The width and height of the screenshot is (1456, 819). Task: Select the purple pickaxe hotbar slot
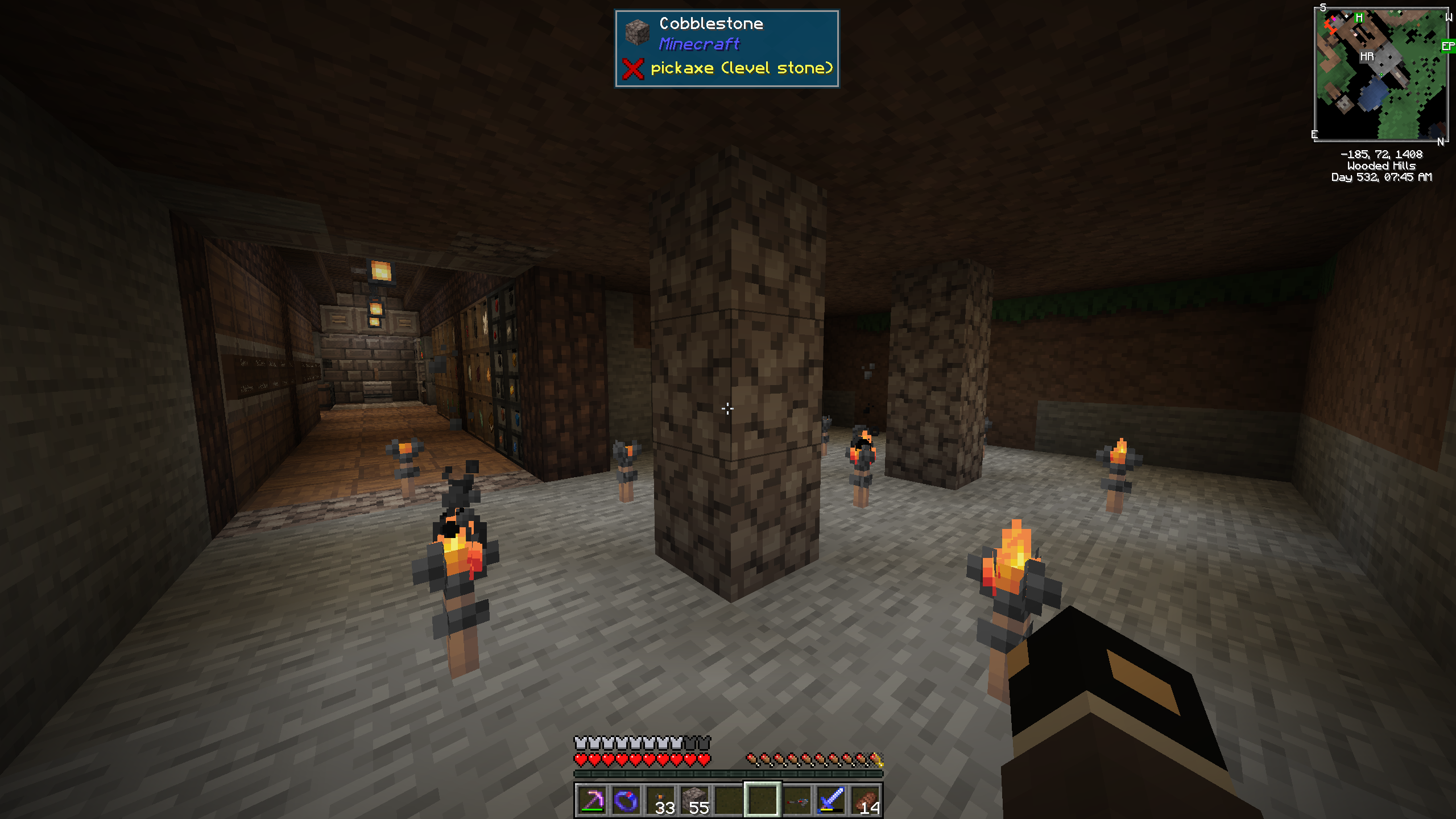click(x=592, y=801)
